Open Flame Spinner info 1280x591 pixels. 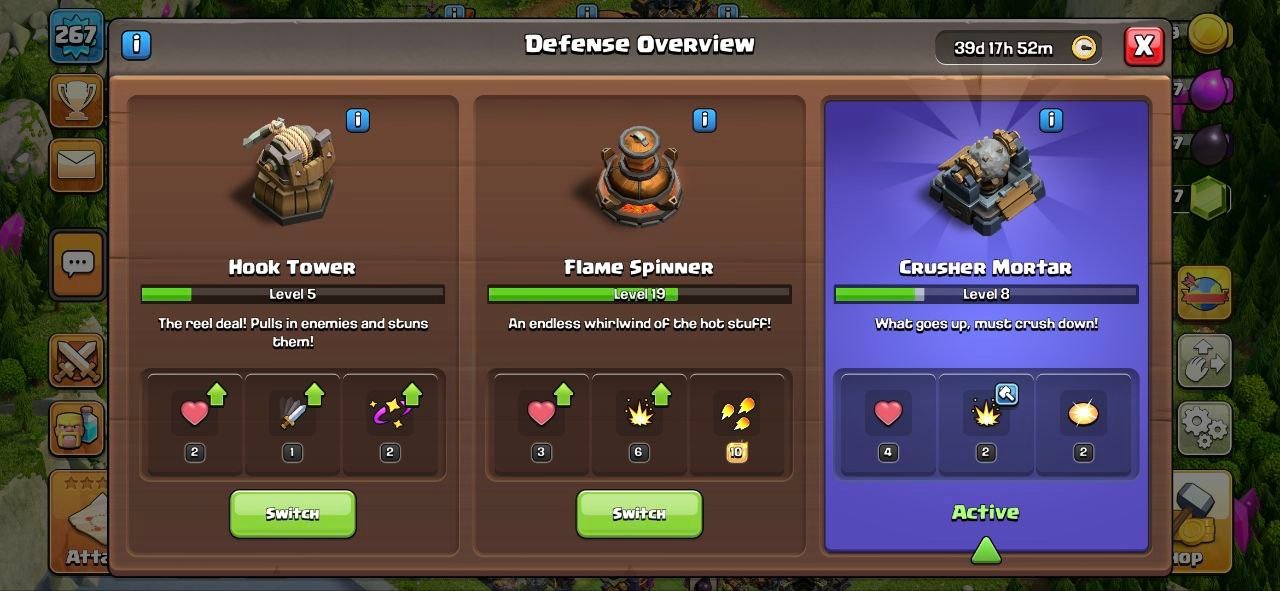click(704, 121)
